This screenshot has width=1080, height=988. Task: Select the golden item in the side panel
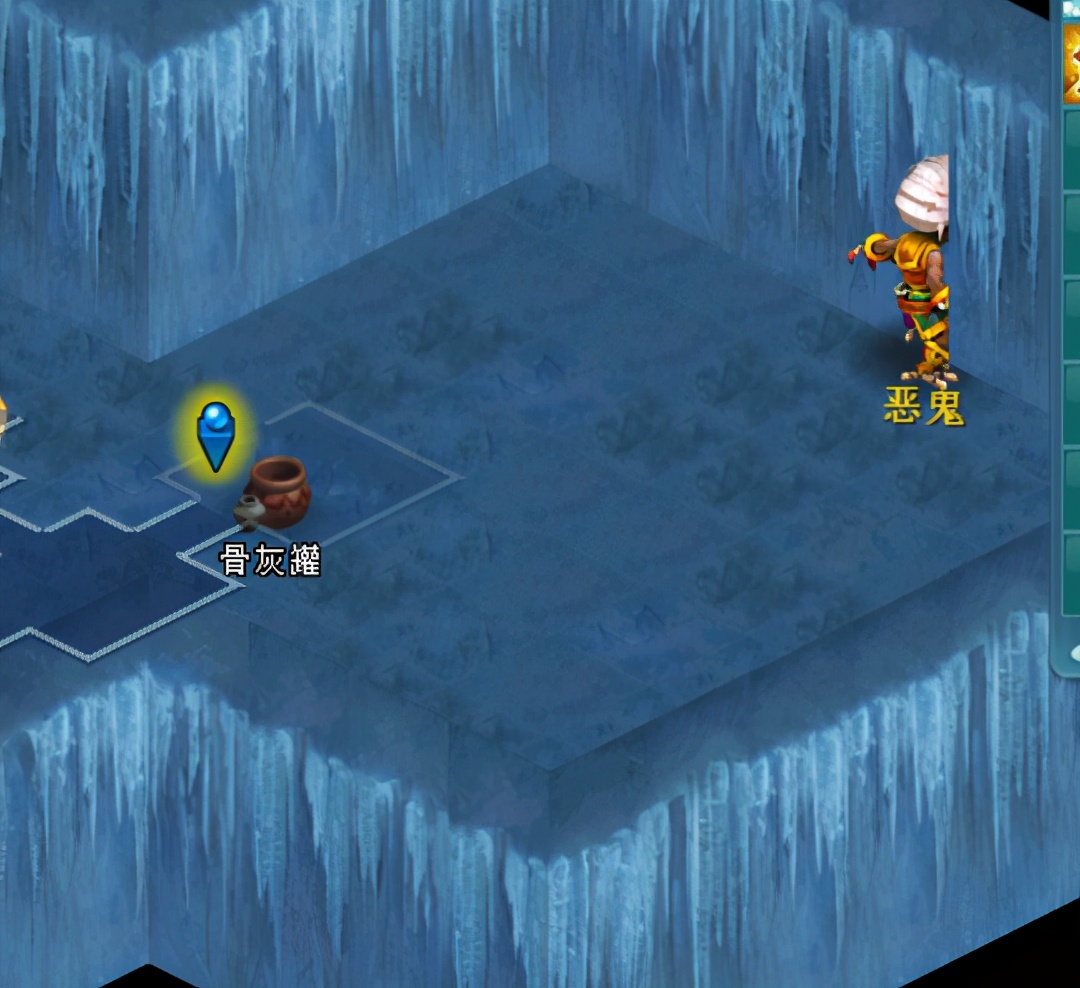[1071, 62]
